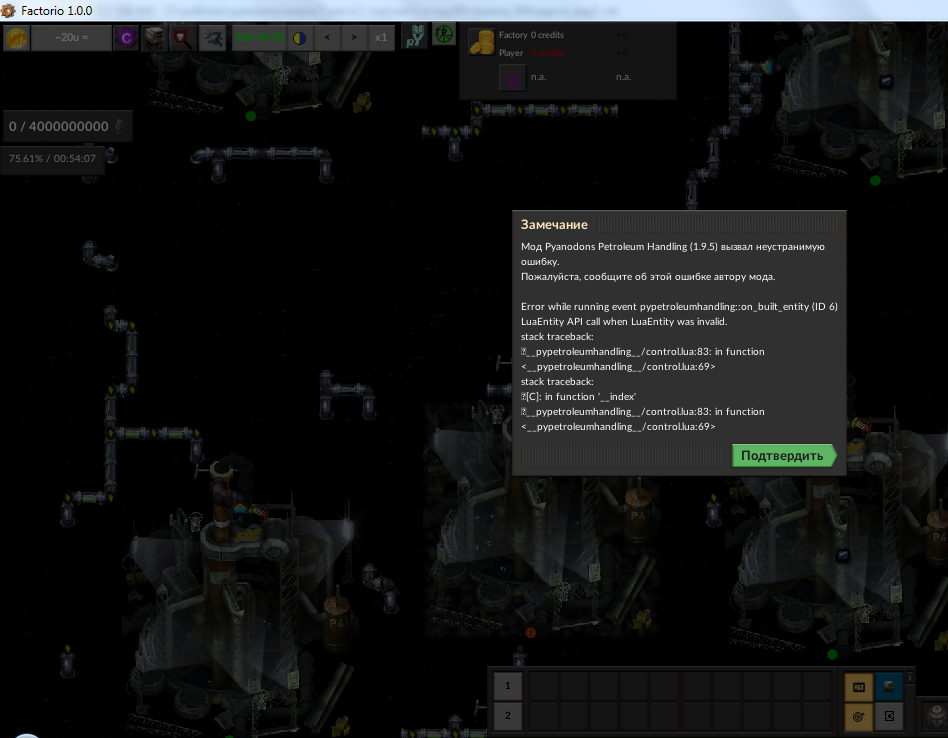
Task: Open the green TR circular mod button
Action: click(x=443, y=36)
